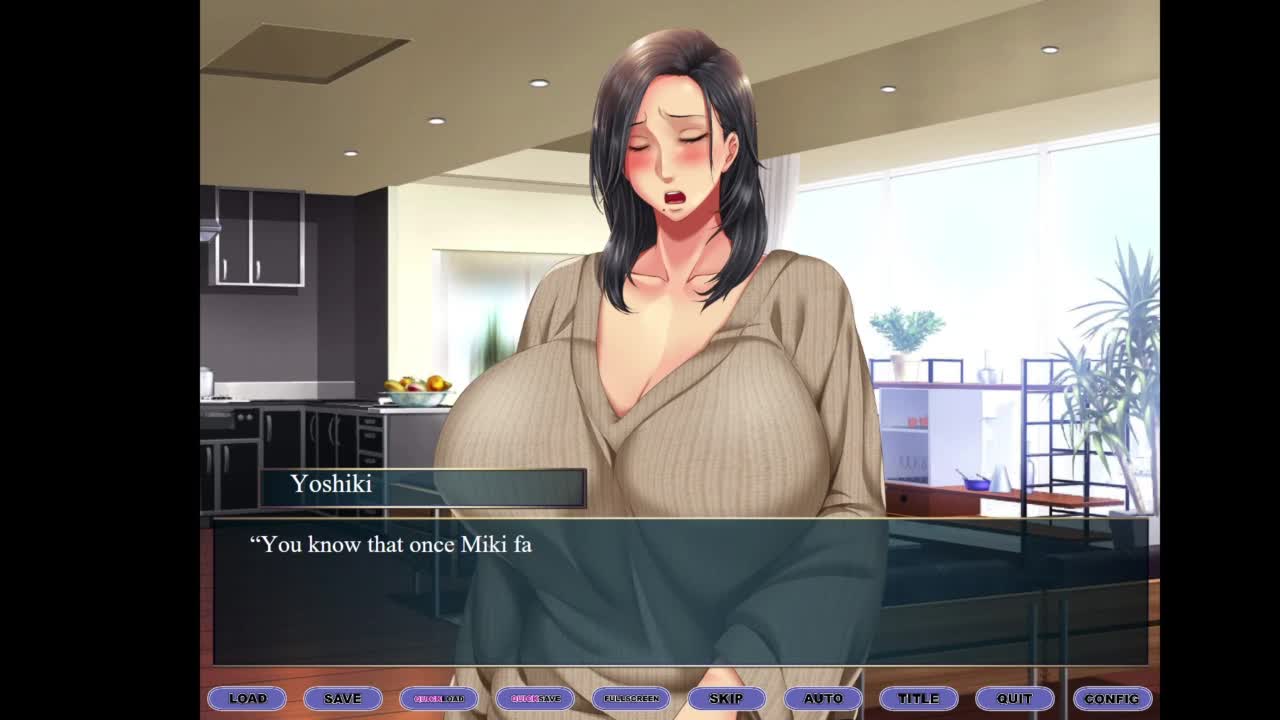Select the Quit button
Screen dimensions: 1280x720
(1015, 698)
